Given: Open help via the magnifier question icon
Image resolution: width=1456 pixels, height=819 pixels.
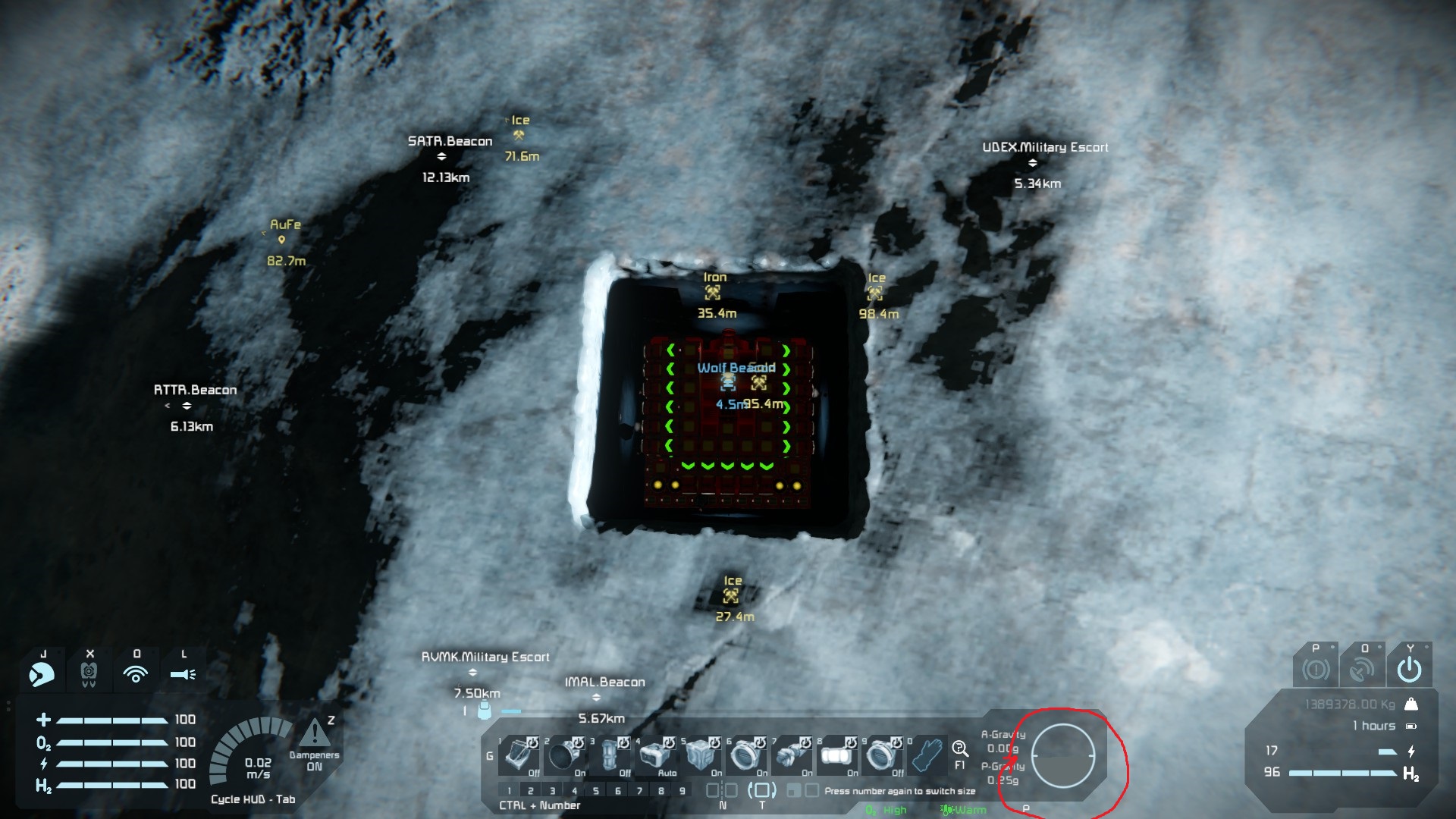Looking at the screenshot, I should (x=959, y=749).
